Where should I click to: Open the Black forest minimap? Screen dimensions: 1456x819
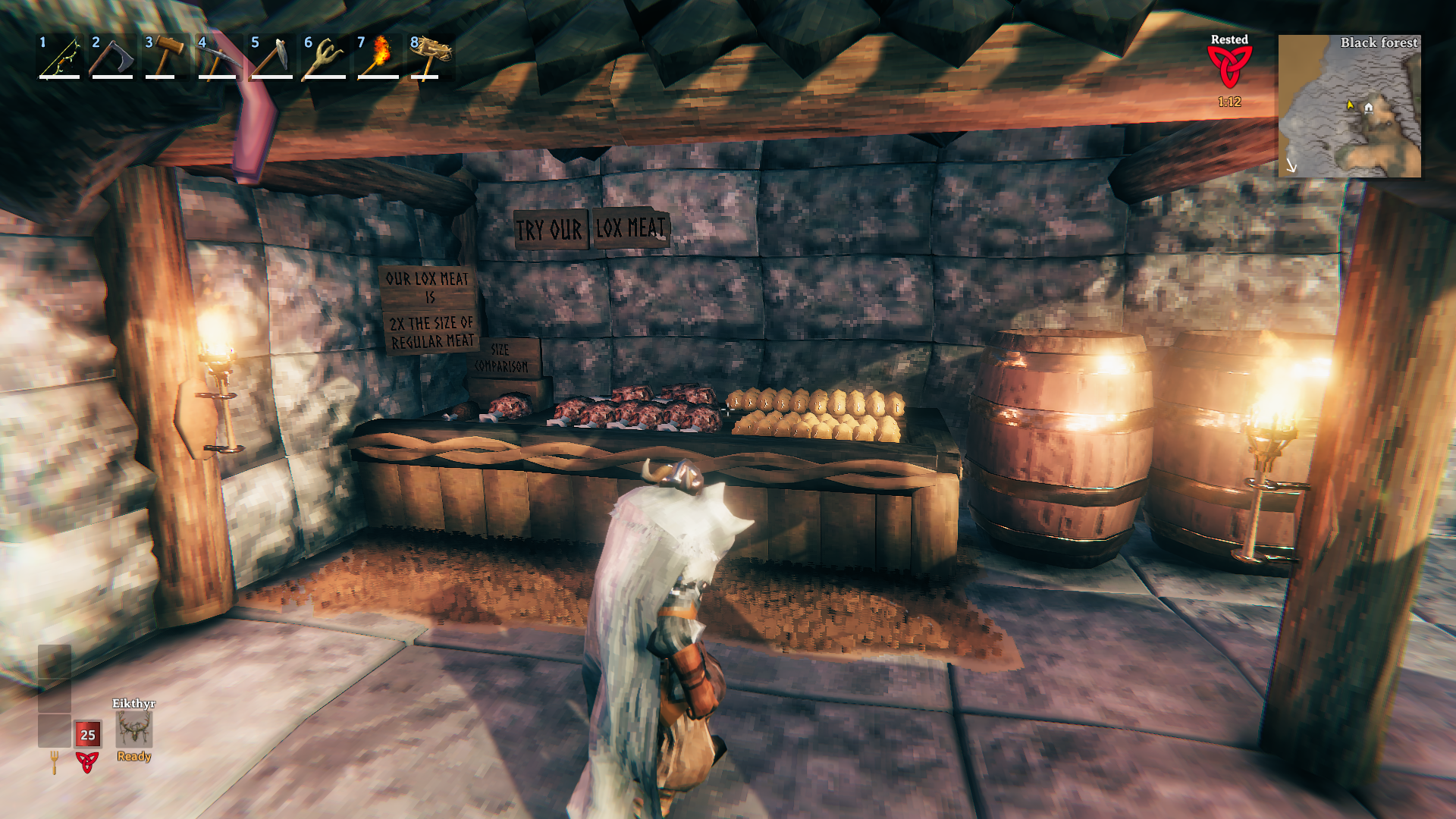[1349, 106]
